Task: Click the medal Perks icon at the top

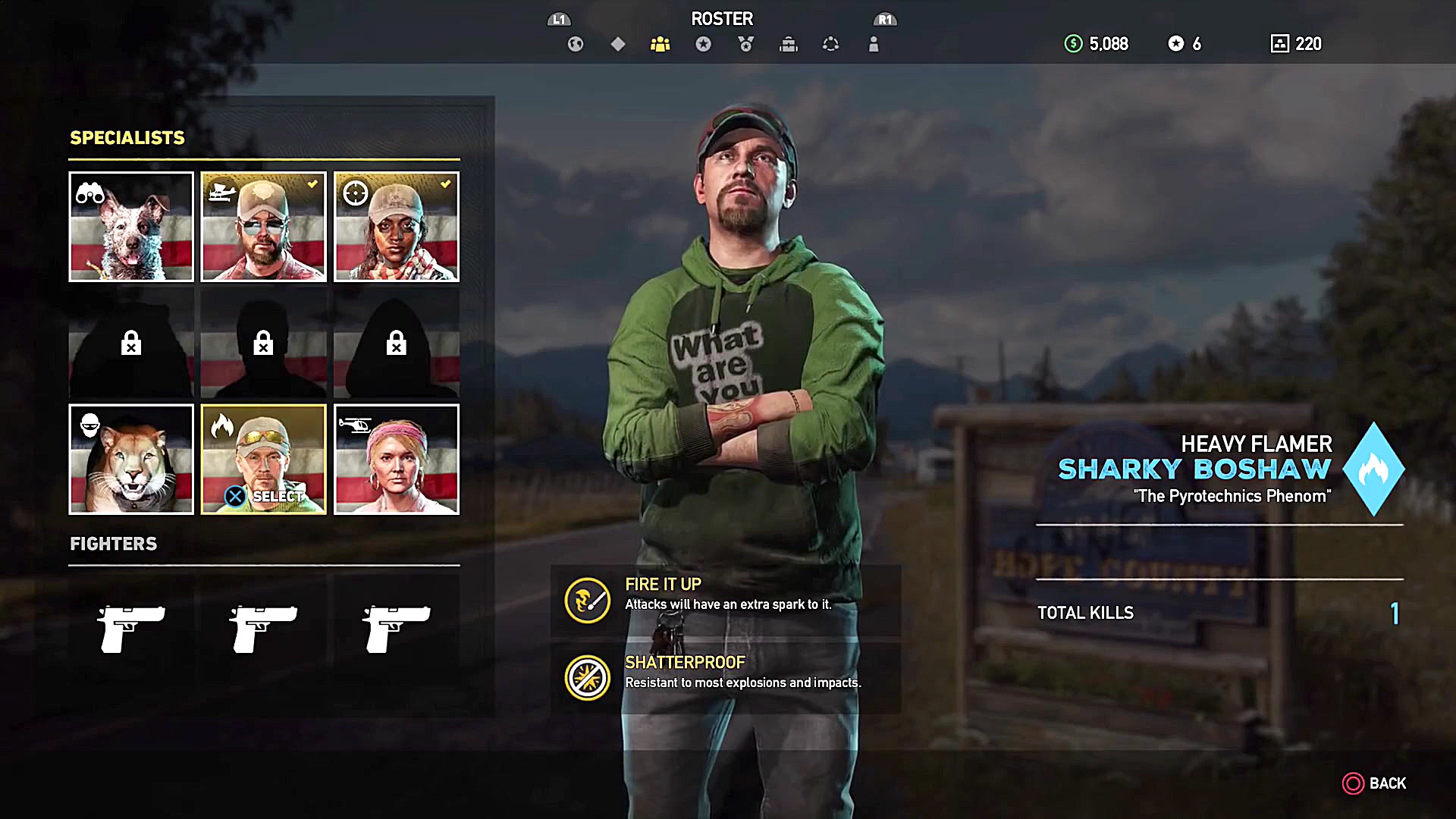Action: click(745, 44)
